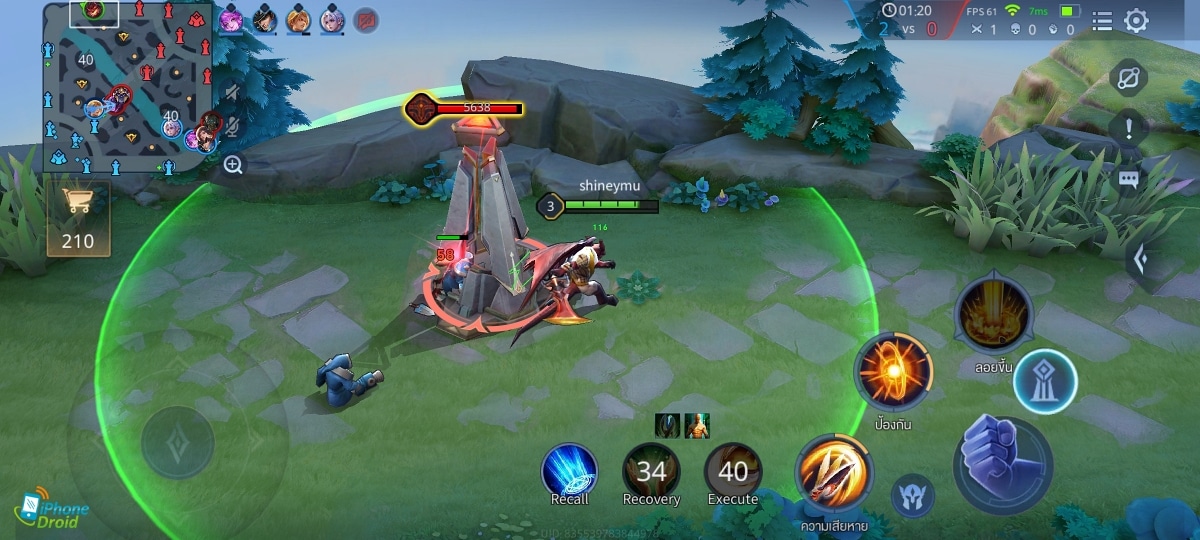Toggle the microphone icon
Screen dimensions: 1200x540
point(233,127)
